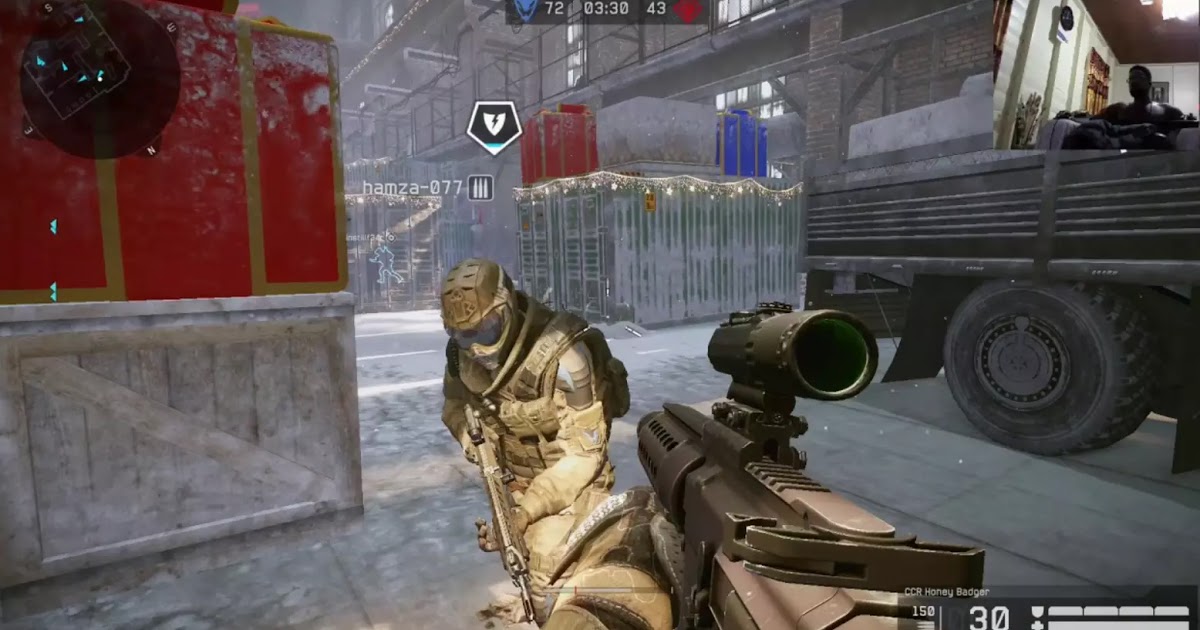Click the circular minimap
The image size is (1200, 630).
click(100, 78)
